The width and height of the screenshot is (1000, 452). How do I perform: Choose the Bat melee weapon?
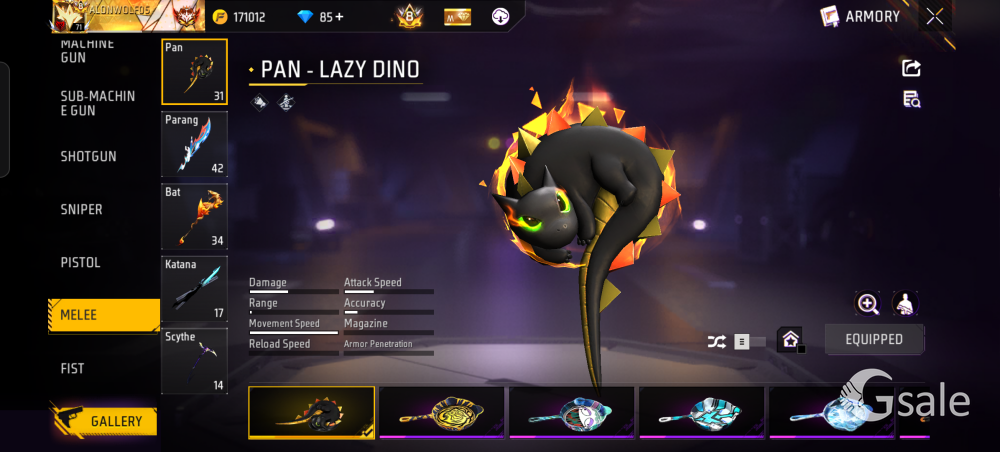[x=194, y=216]
